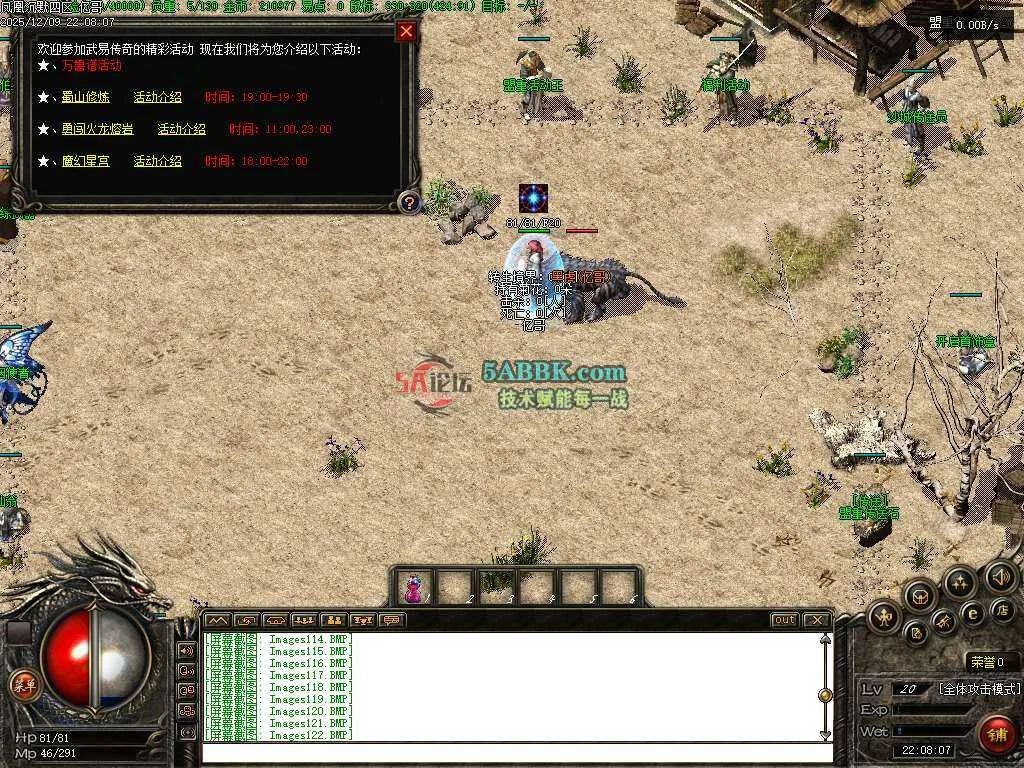
Task: Open the 勇闯火龙熔岩 activity link
Action: tap(96, 129)
